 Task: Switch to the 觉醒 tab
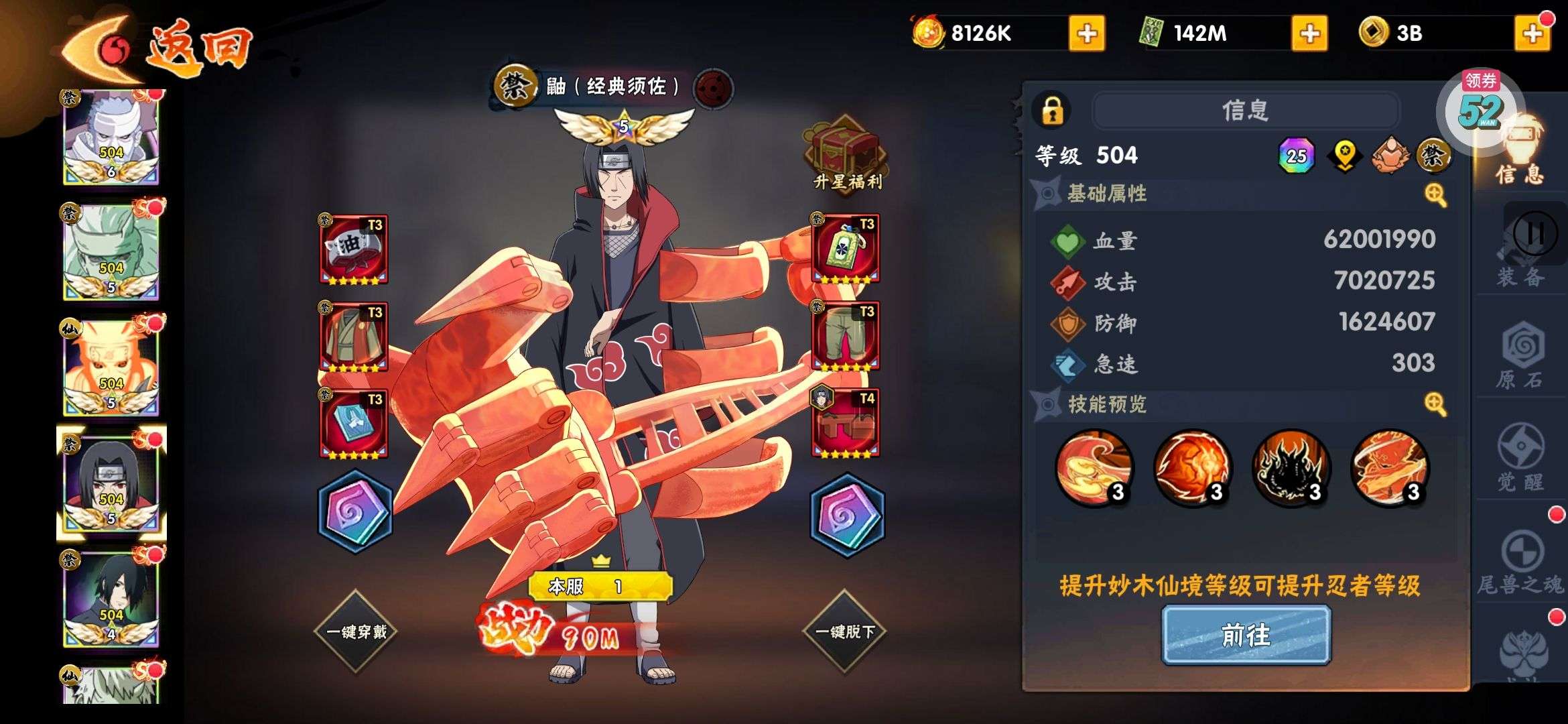pyautogui.click(x=1521, y=459)
